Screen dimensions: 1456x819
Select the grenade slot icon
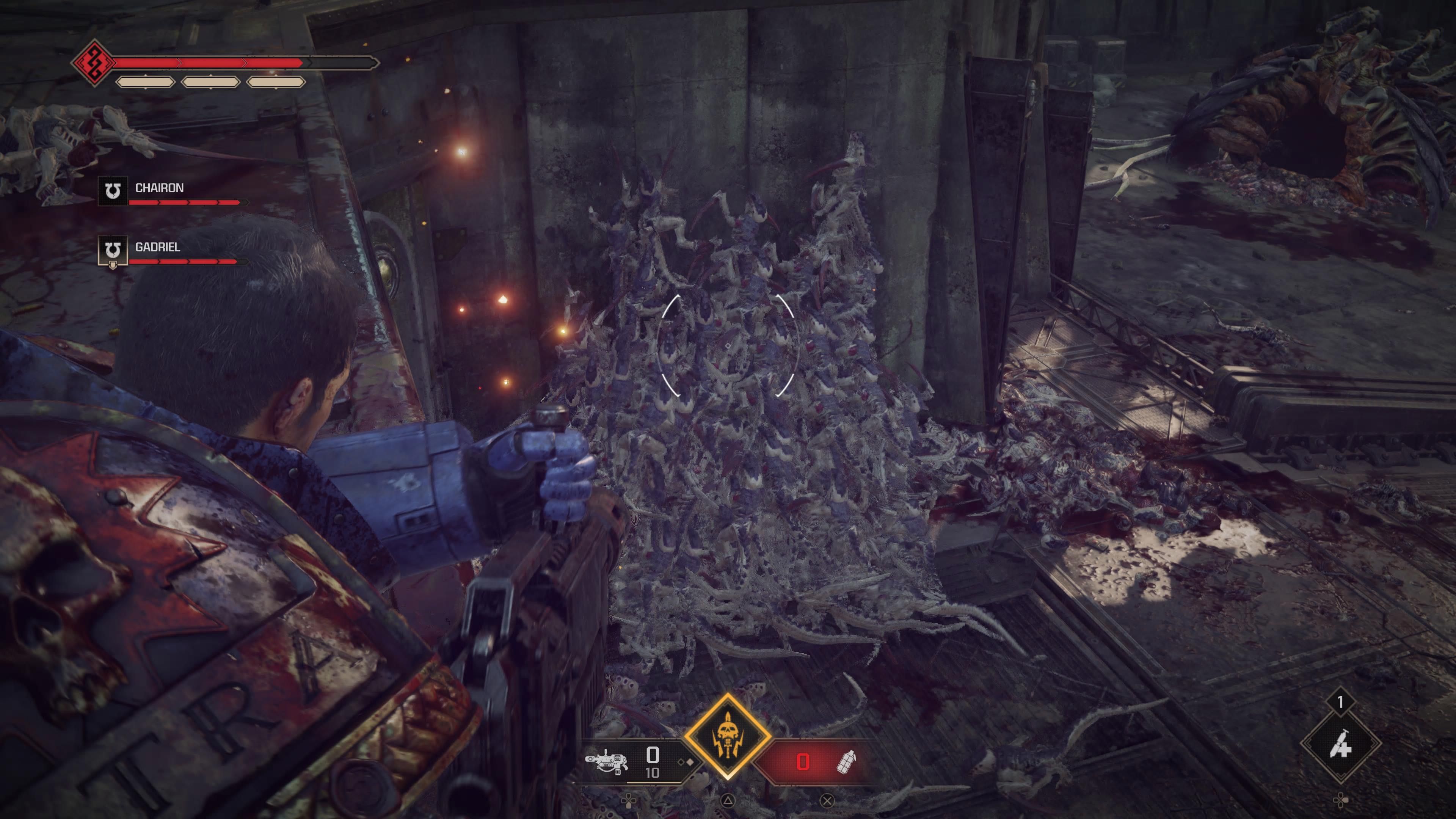(x=846, y=761)
